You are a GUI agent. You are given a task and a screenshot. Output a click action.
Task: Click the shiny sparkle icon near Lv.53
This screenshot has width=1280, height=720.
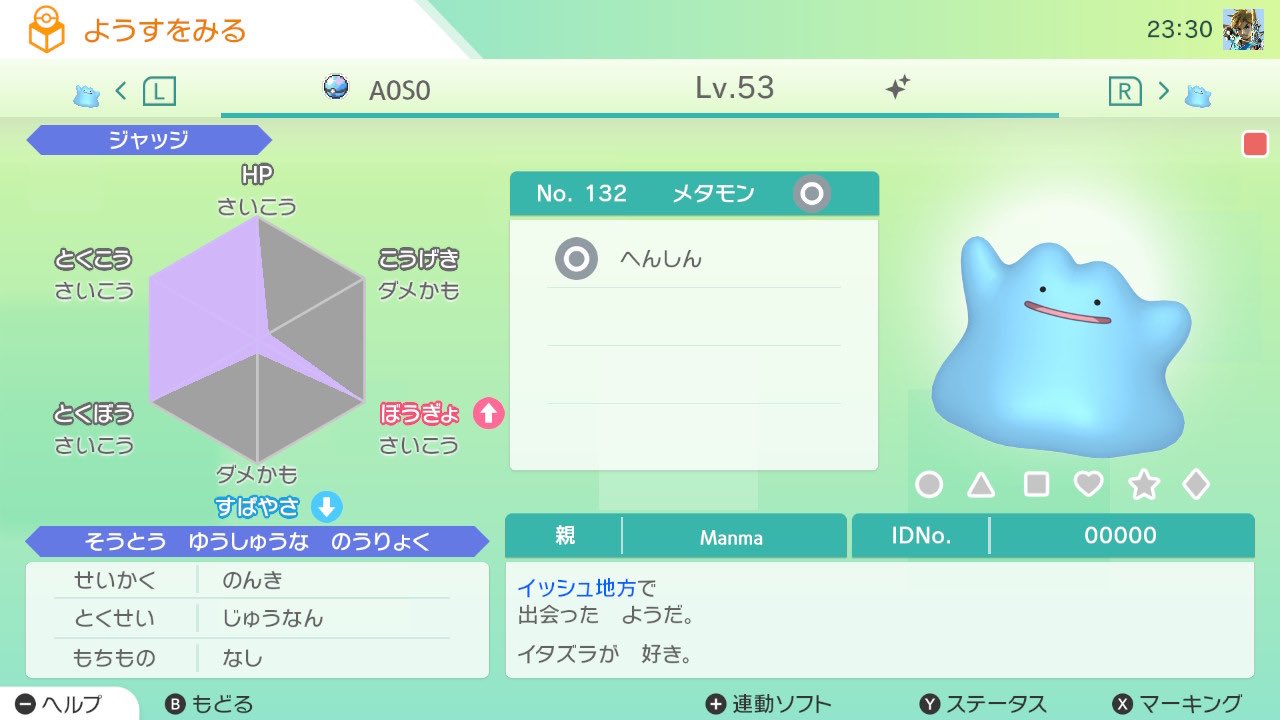tap(895, 88)
